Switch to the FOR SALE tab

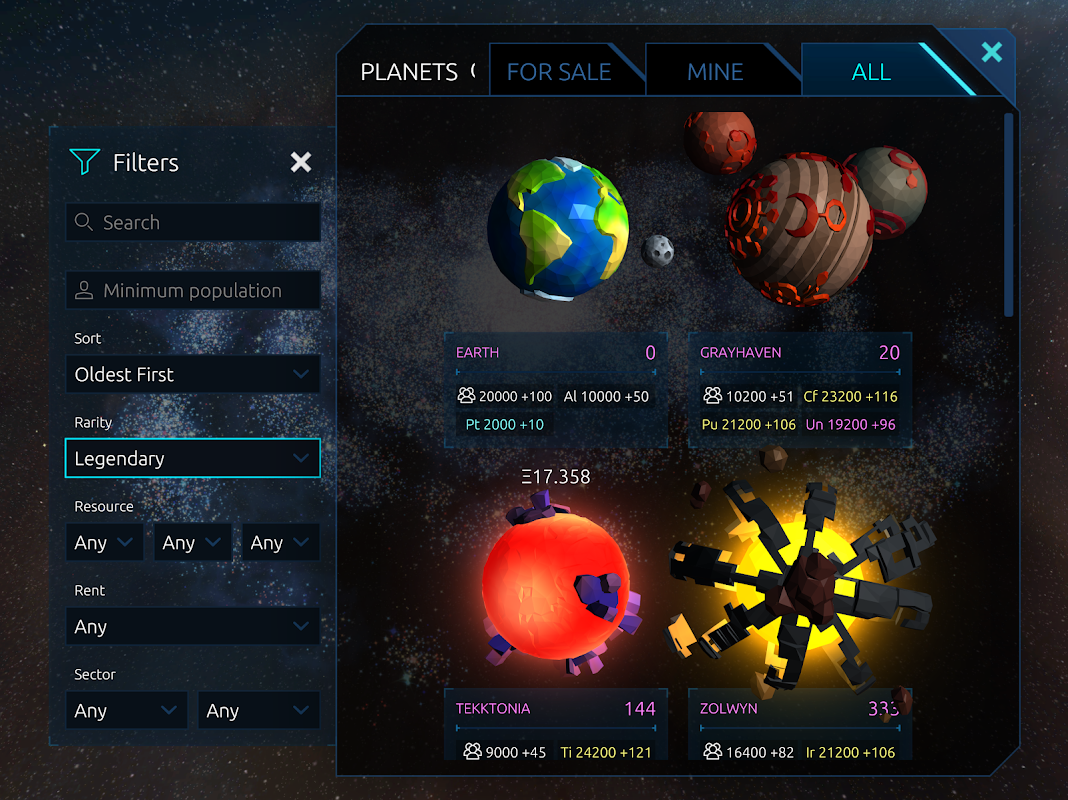tap(559, 72)
